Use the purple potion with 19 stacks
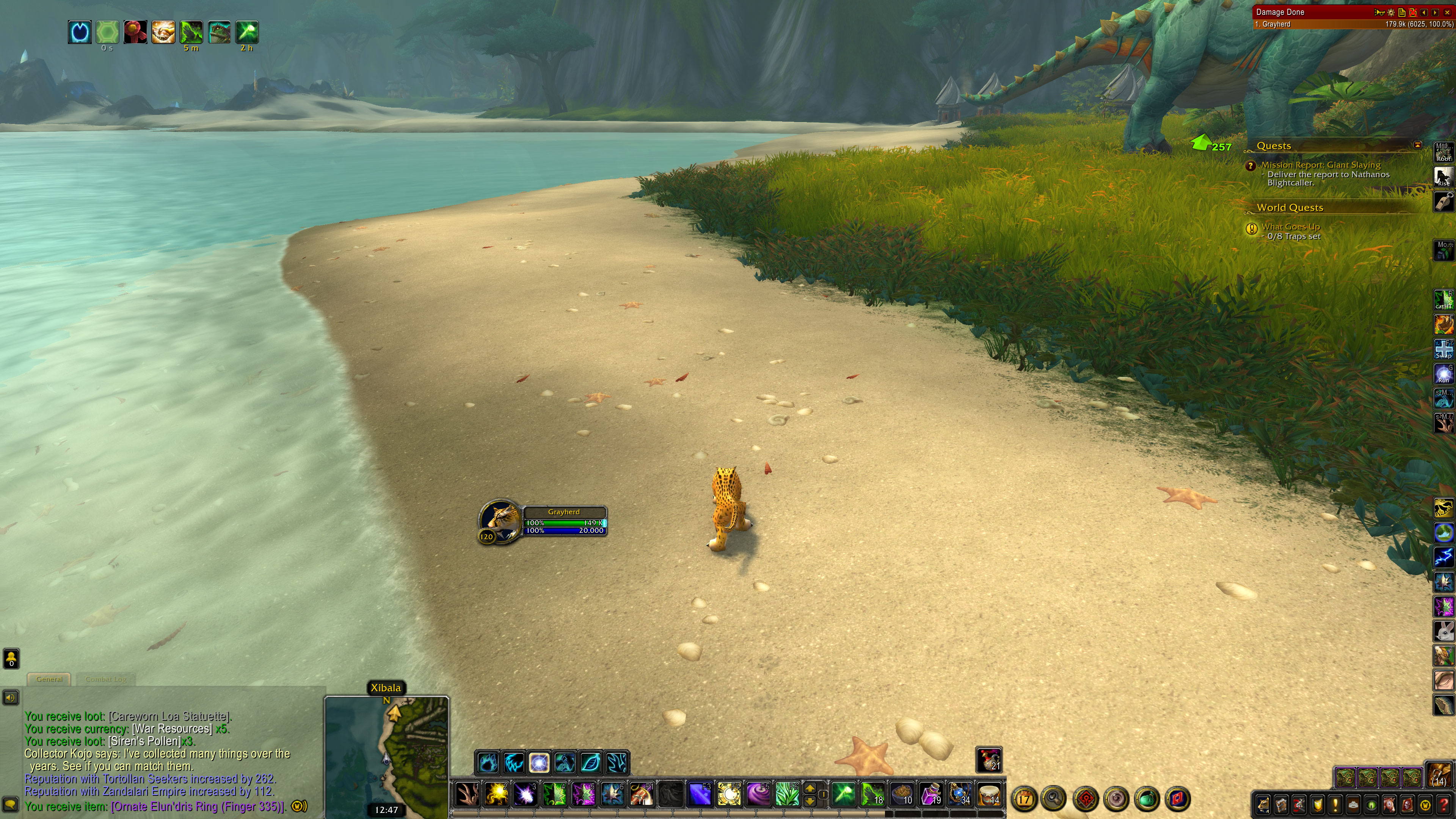This screenshot has width=1456, height=819. coord(931,795)
